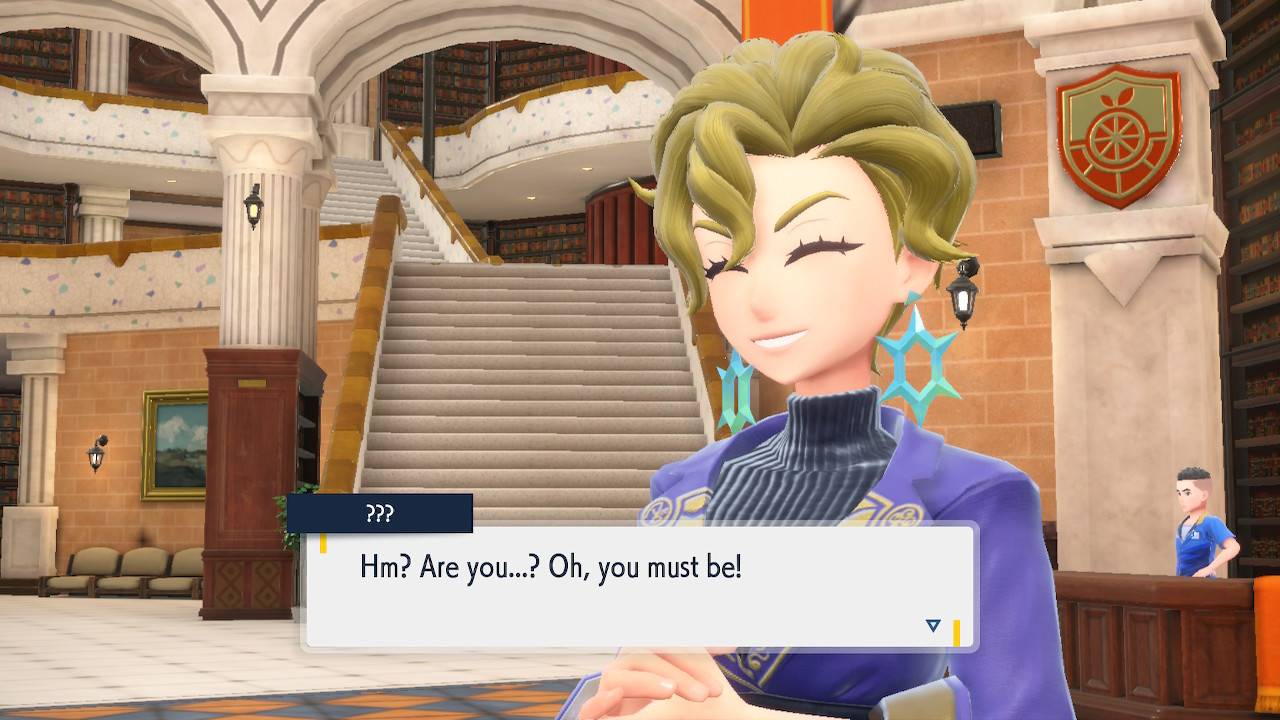
Task: Advance dialogue with the blue arrow indicator
Action: 933,626
